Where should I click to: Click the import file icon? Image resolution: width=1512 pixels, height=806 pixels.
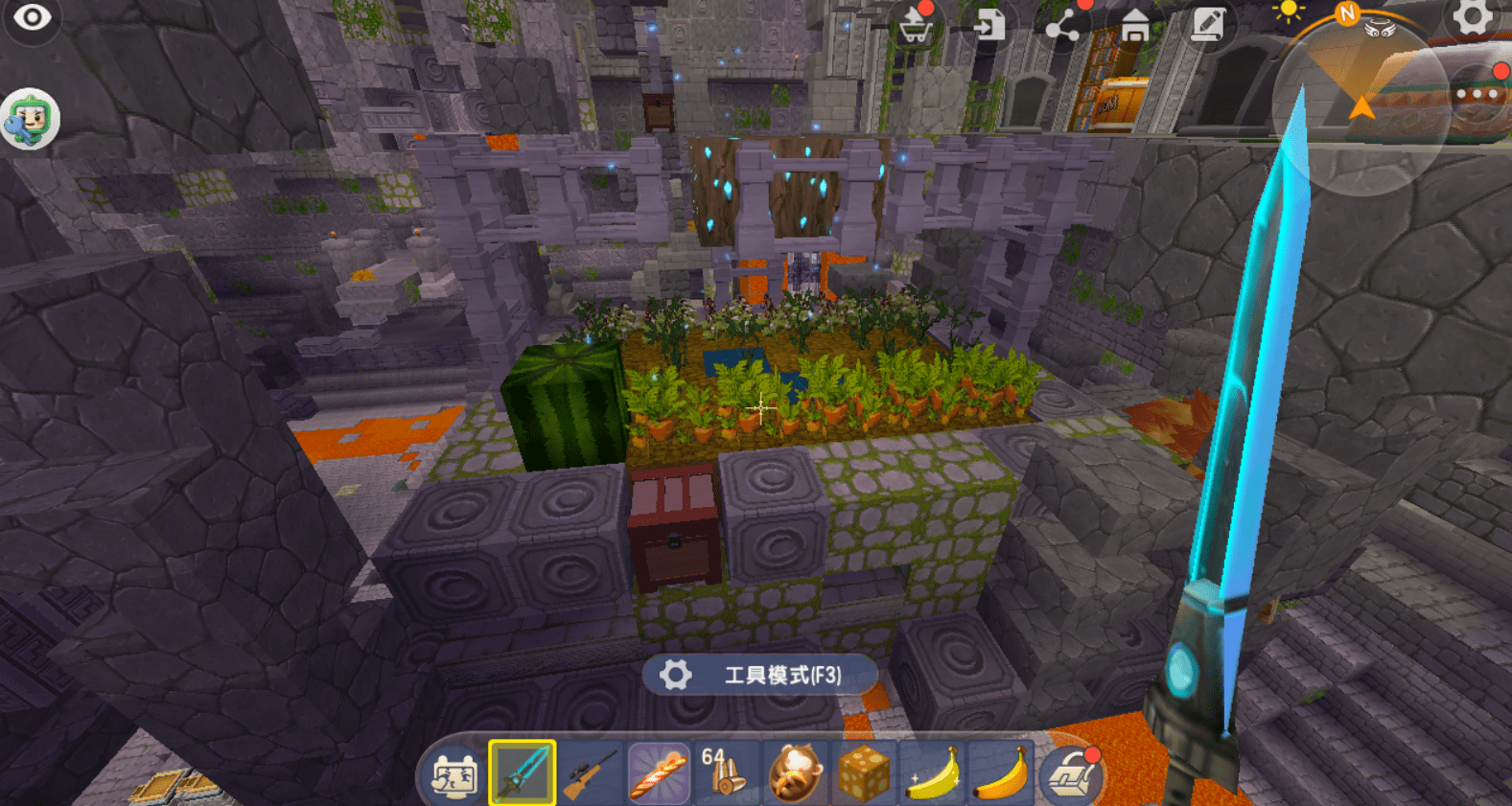coord(989,25)
